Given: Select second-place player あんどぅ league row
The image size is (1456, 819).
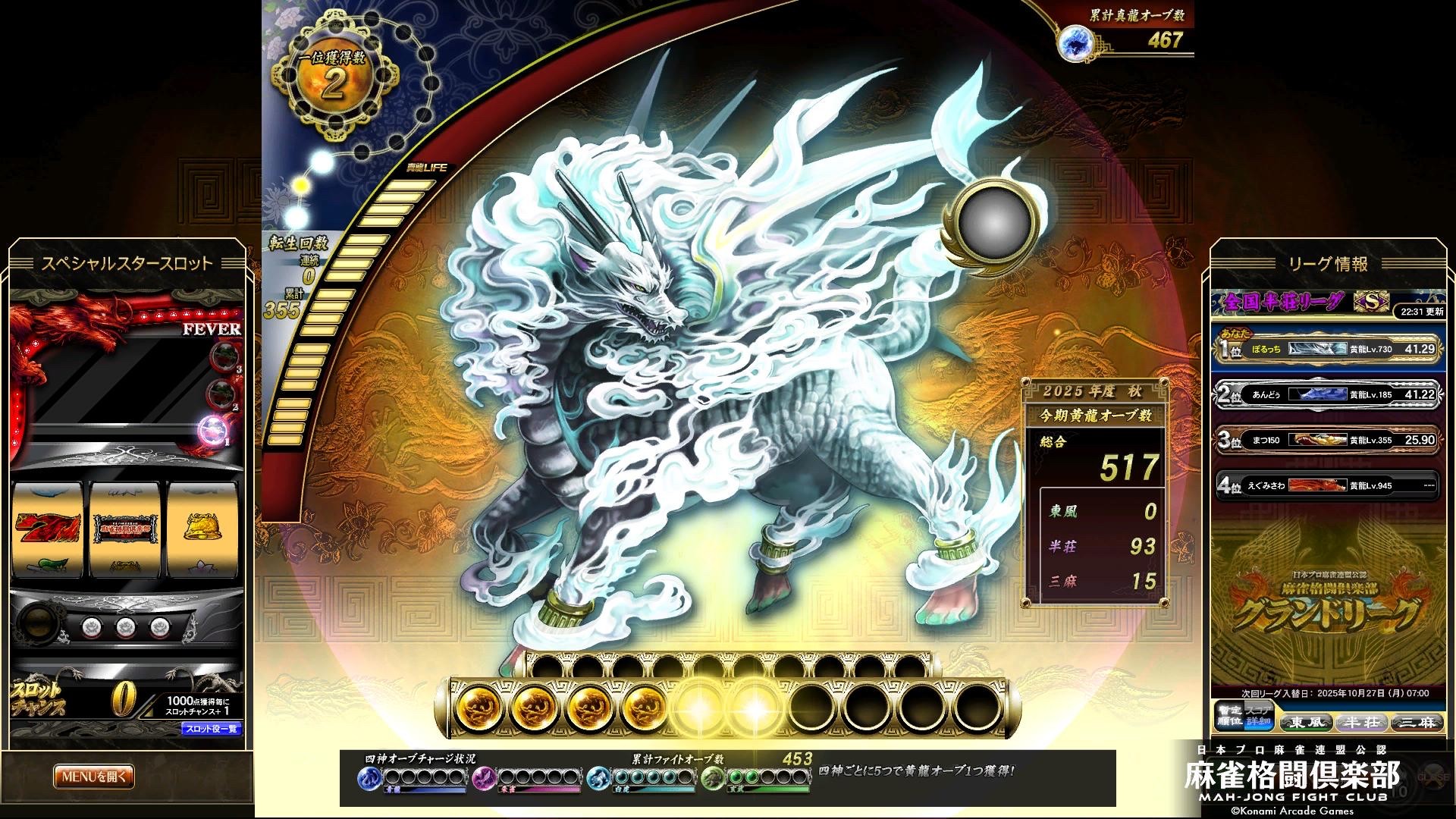Looking at the screenshot, I should 1326,394.
